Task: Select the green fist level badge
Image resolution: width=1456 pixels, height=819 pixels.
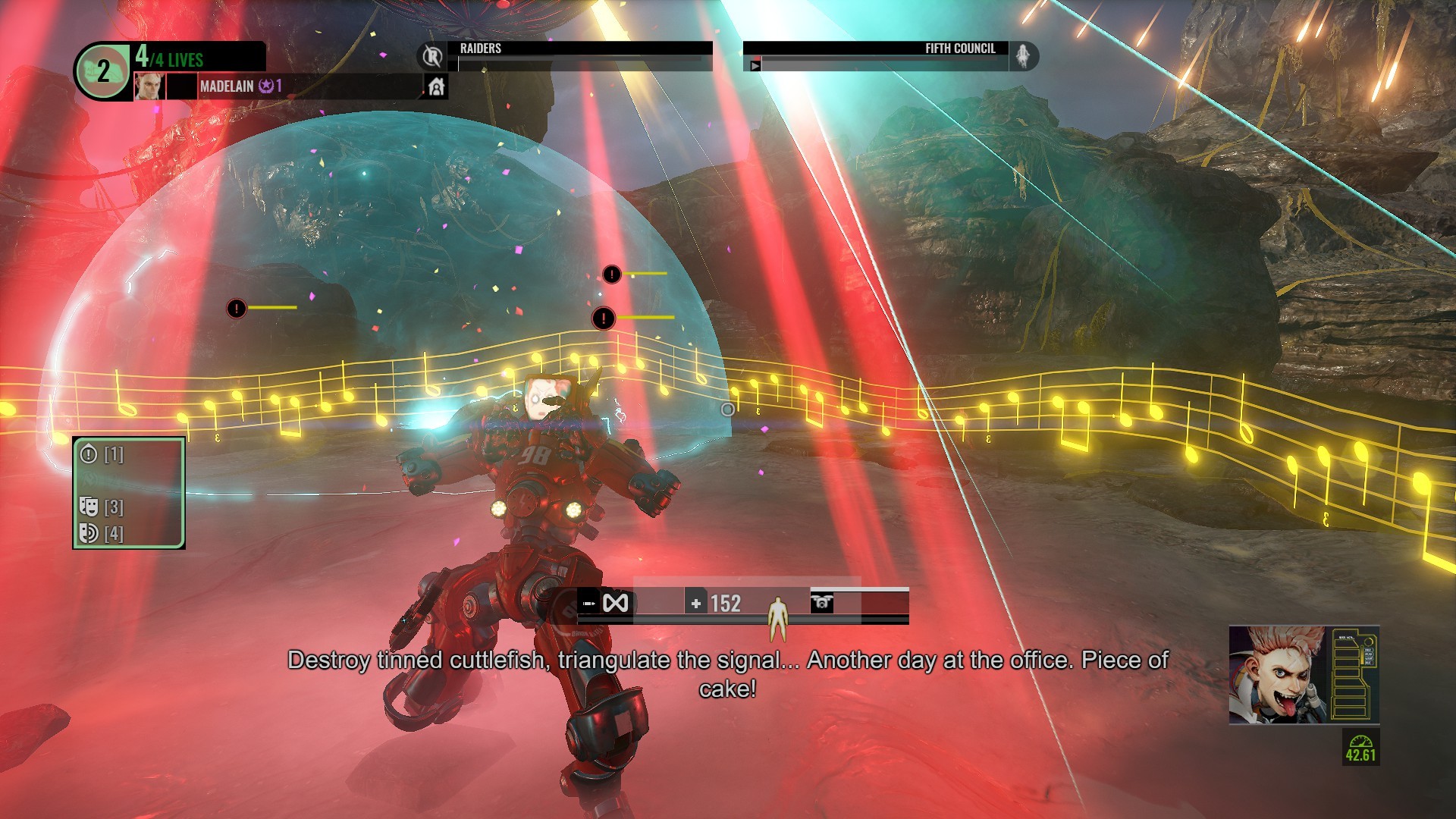Action: coord(103,71)
